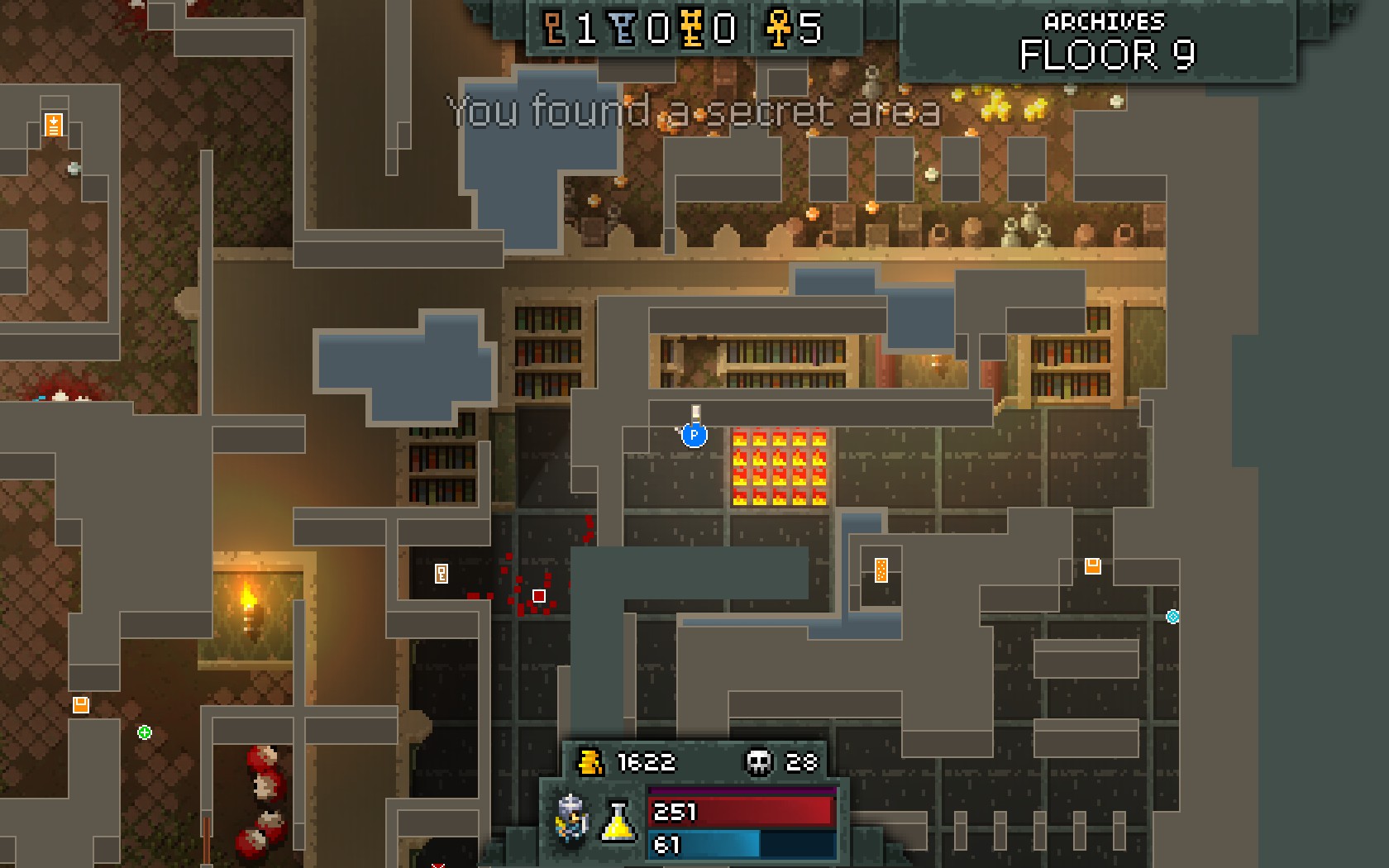Click the cyan round map marker
The width and height of the screenshot is (1389, 868).
pyautogui.click(x=1172, y=616)
